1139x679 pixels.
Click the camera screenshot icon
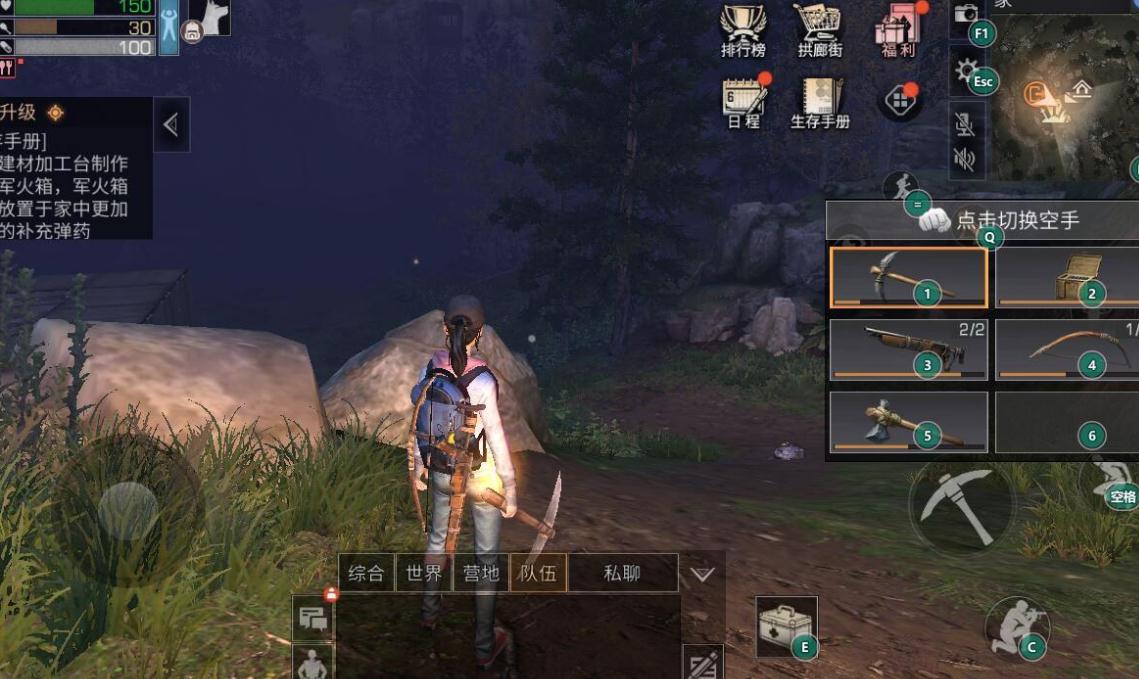click(x=966, y=15)
